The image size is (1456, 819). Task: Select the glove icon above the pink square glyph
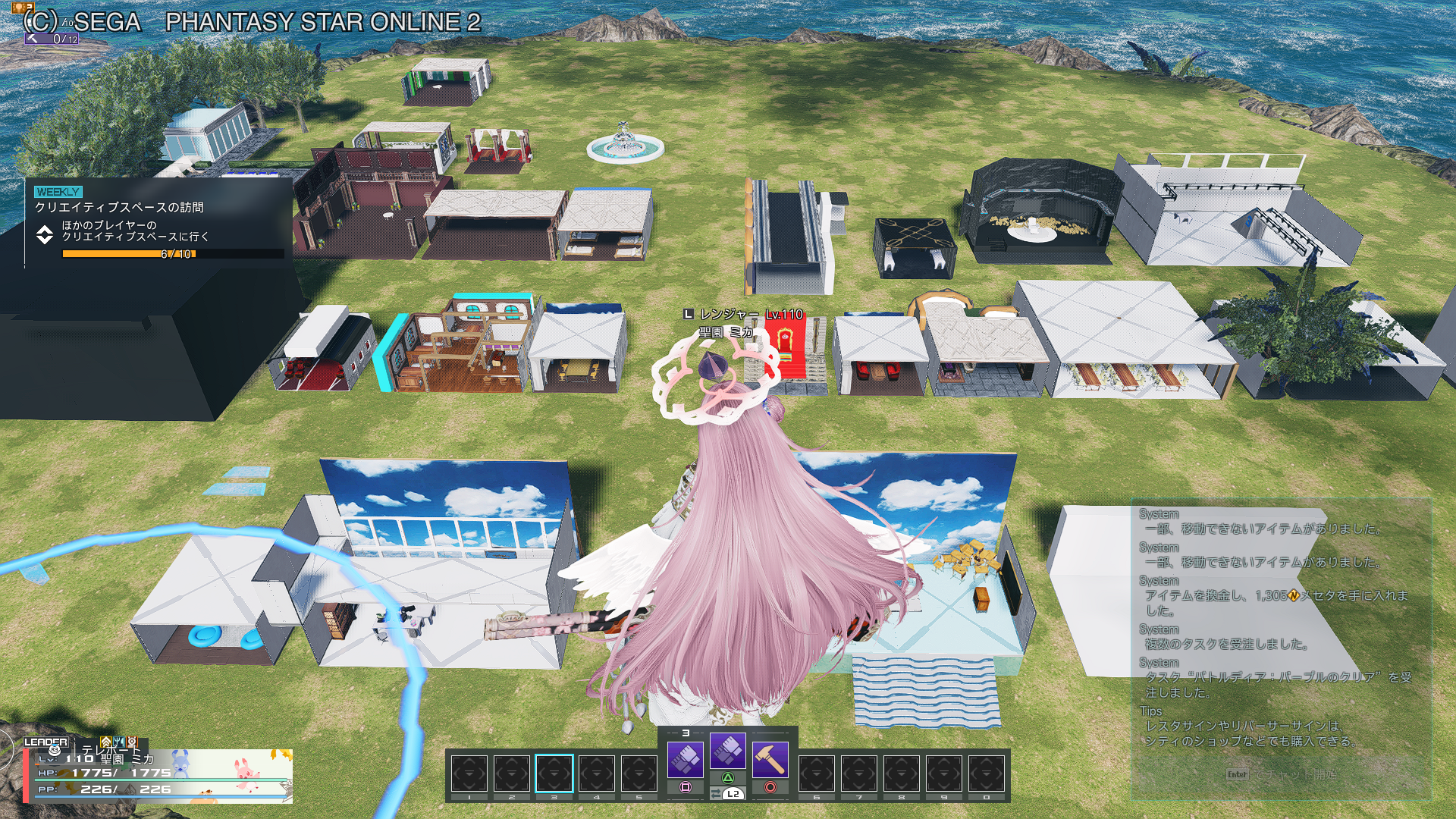(685, 758)
